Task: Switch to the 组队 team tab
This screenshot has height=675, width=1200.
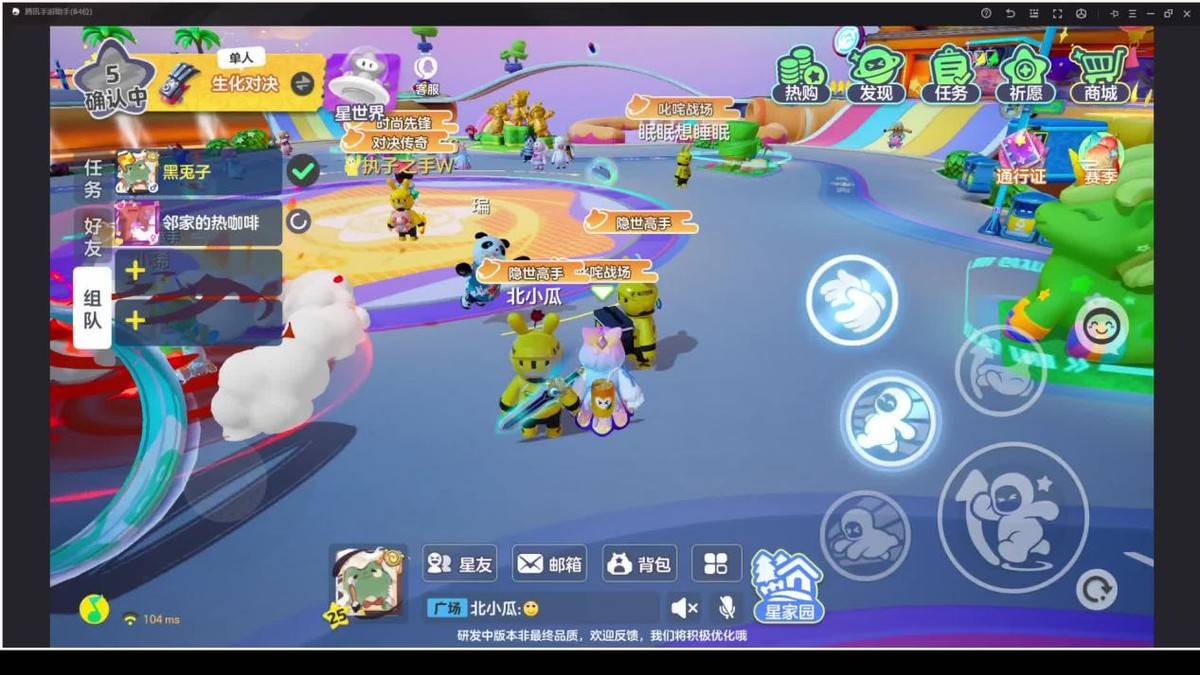Action: tap(92, 309)
